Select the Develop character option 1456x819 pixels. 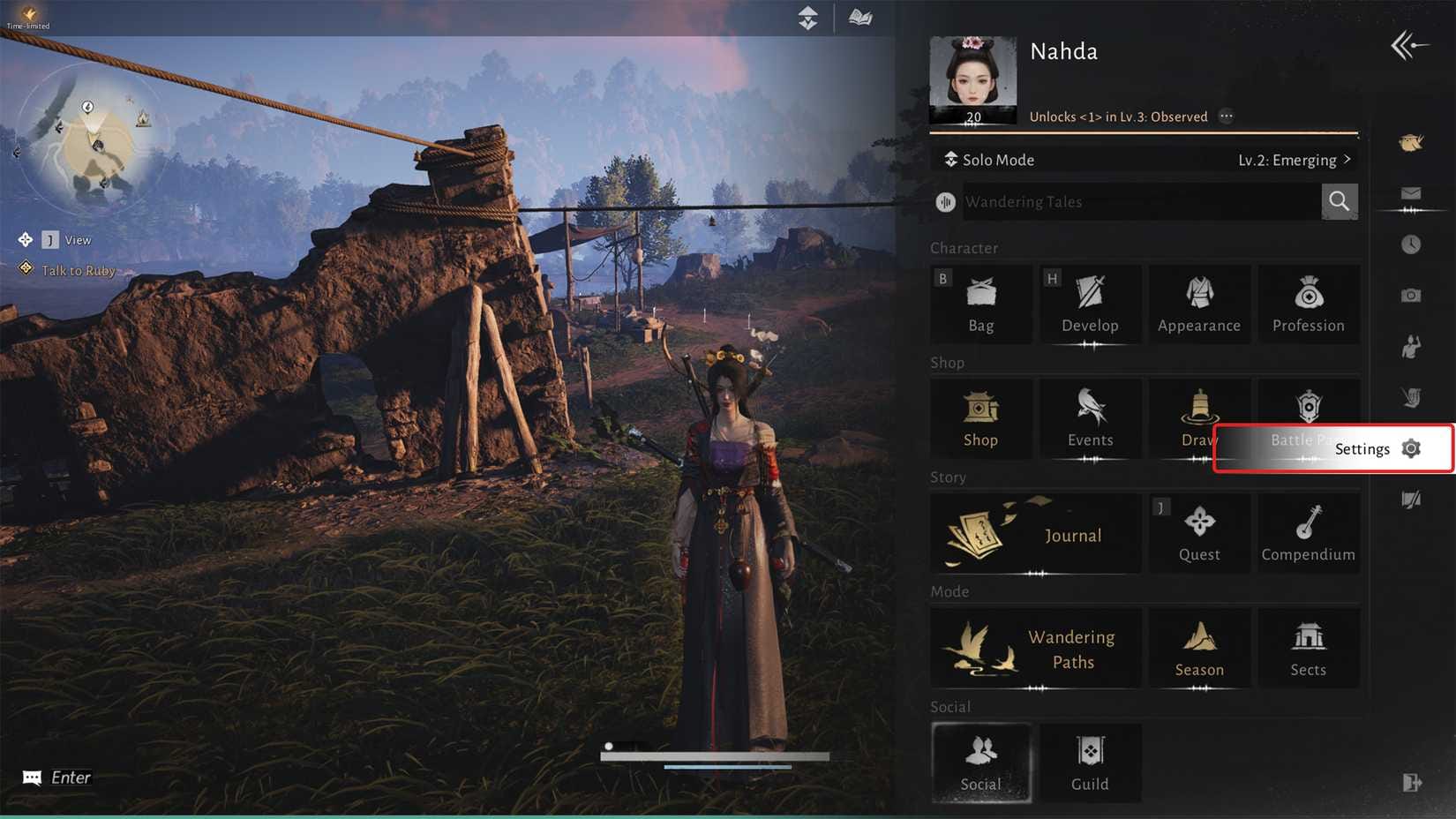(x=1090, y=304)
